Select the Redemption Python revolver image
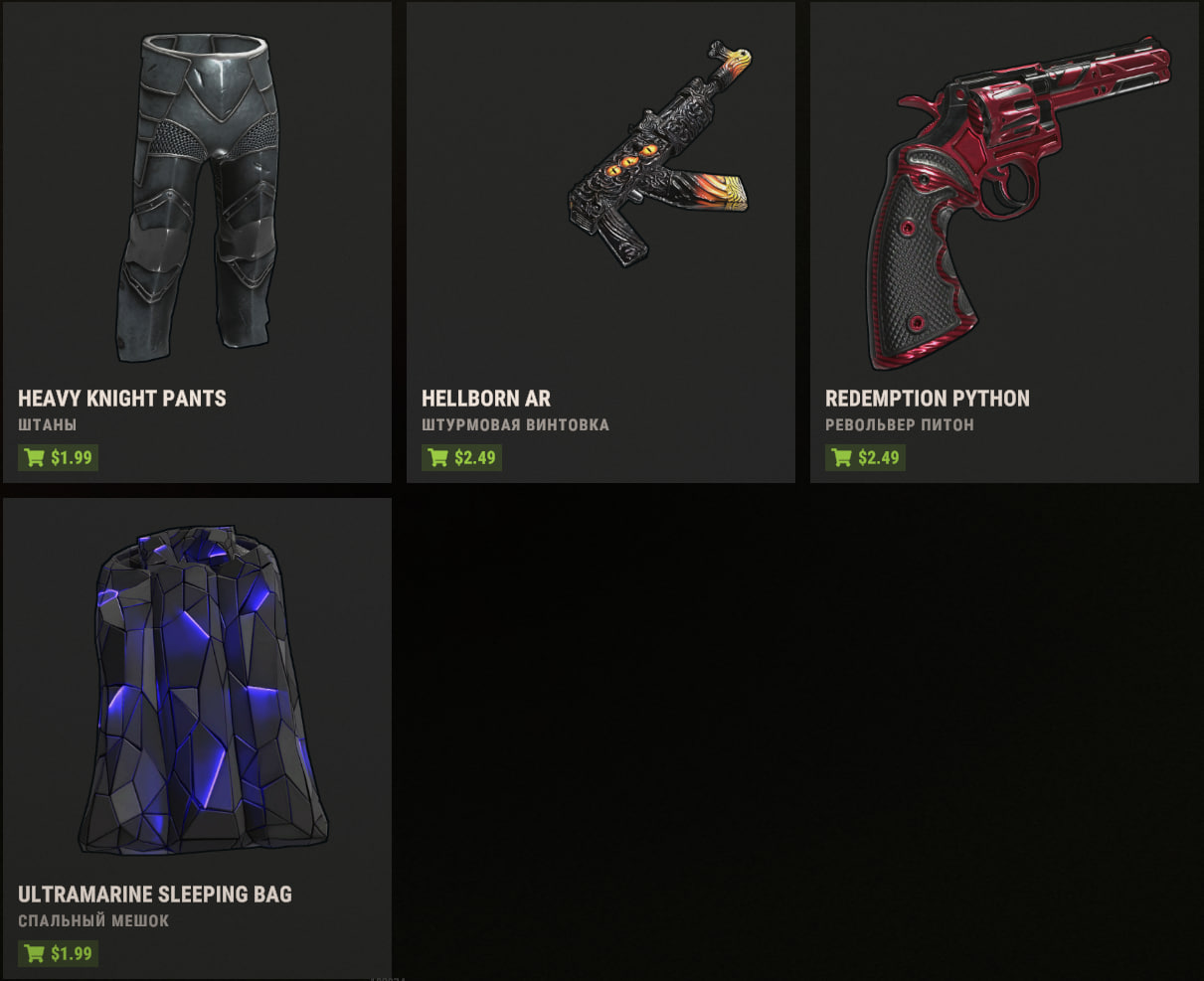Viewport: 1204px width, 981px height. 1004,199
